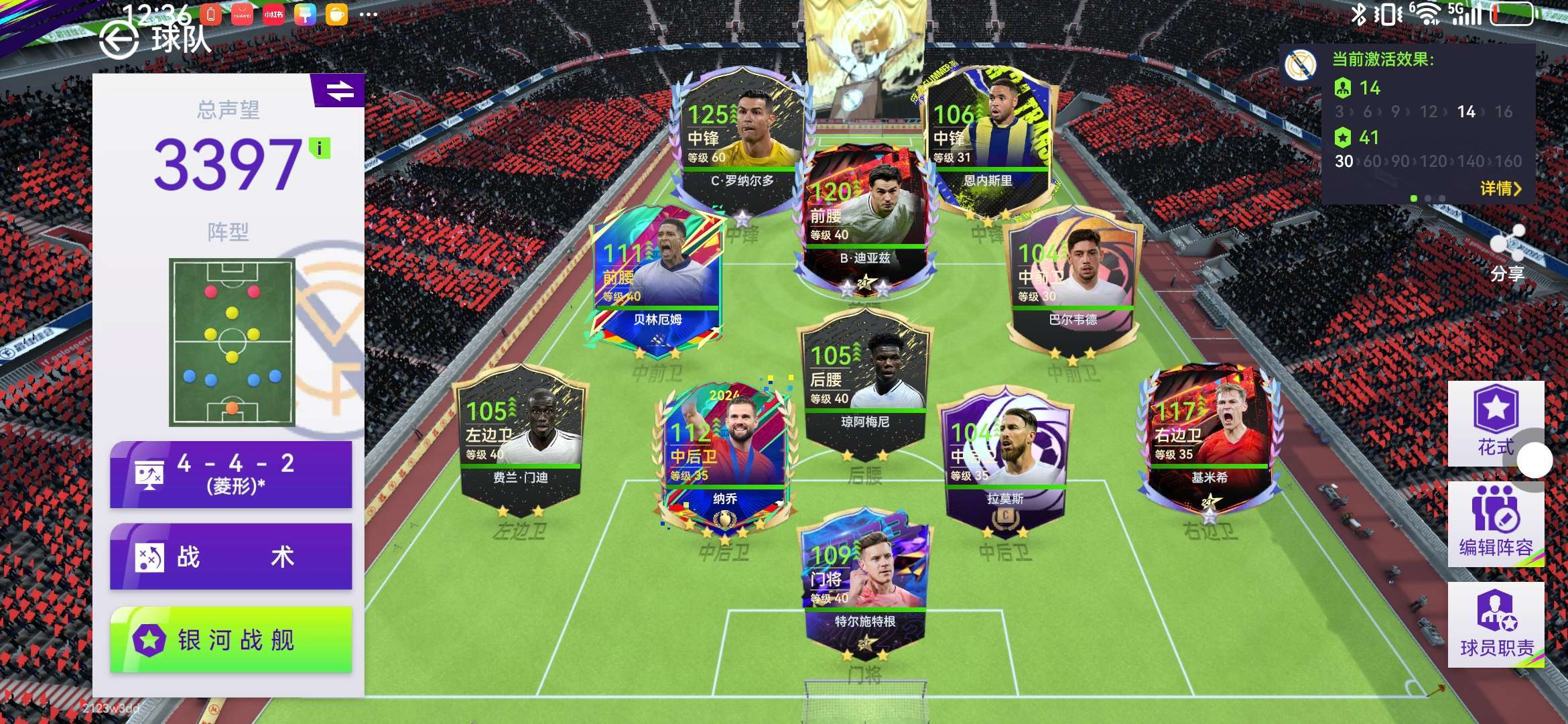Open 球员职责 player roles
1568x724 pixels.
[x=1496, y=624]
